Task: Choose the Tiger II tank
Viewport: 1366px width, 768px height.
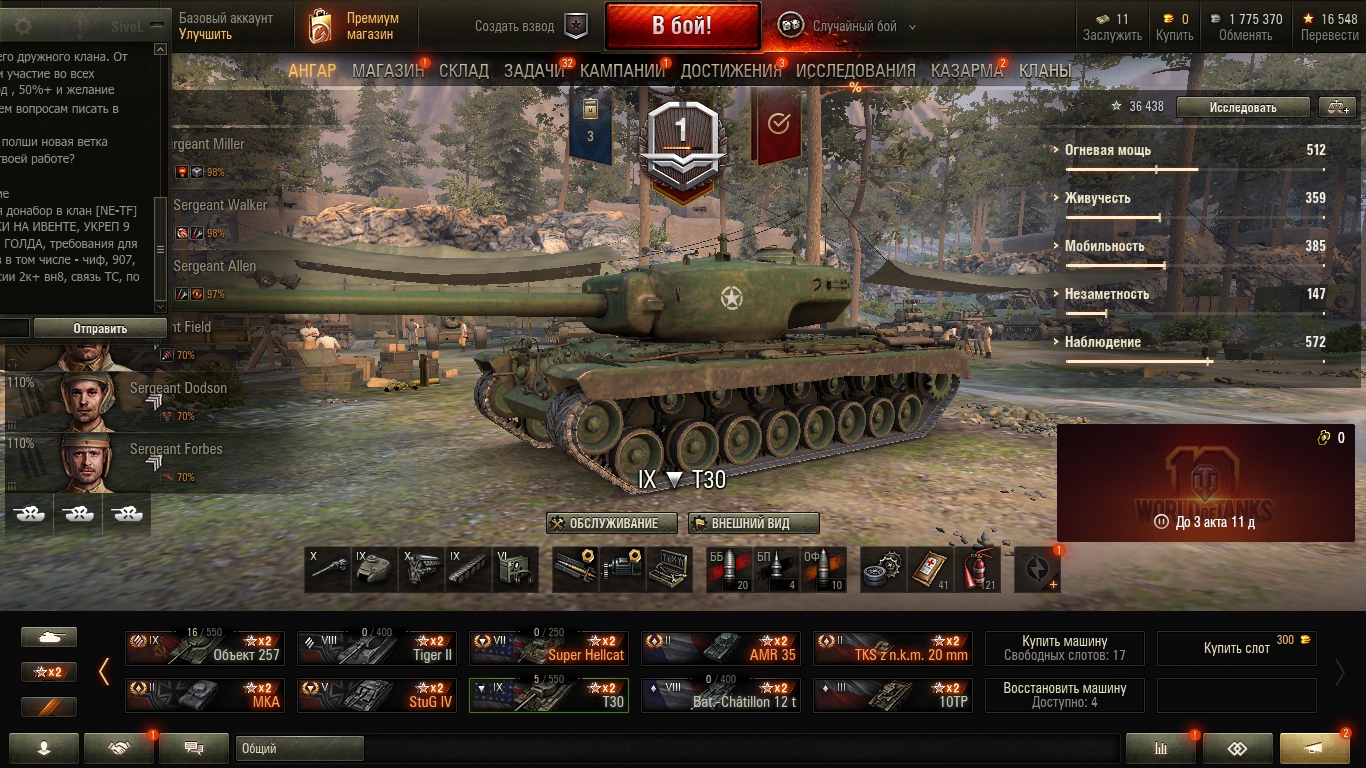Action: coord(377,648)
